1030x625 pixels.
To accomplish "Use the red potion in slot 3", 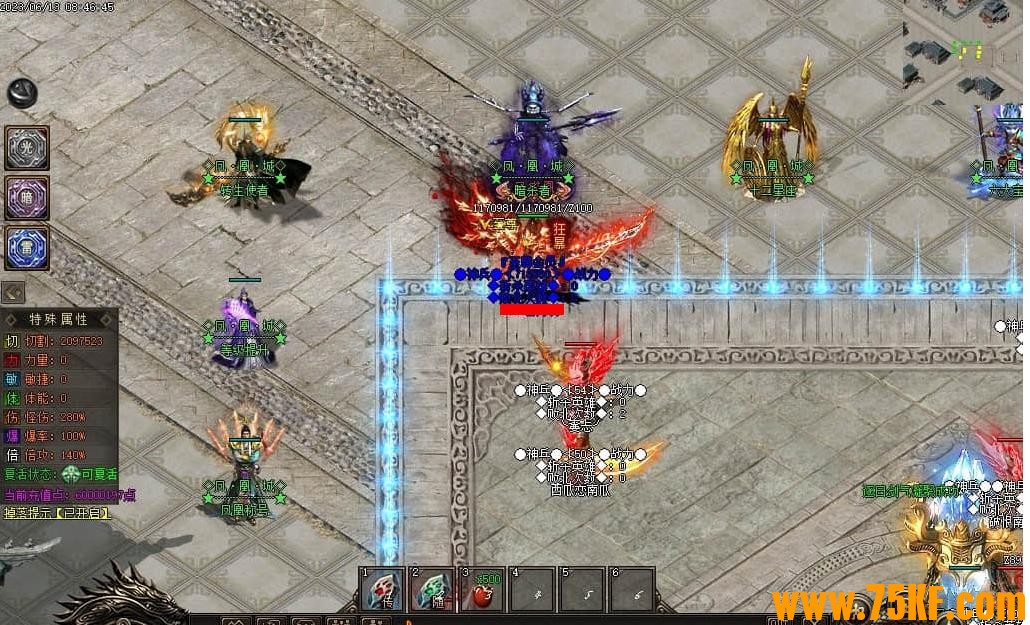I will (x=482, y=590).
